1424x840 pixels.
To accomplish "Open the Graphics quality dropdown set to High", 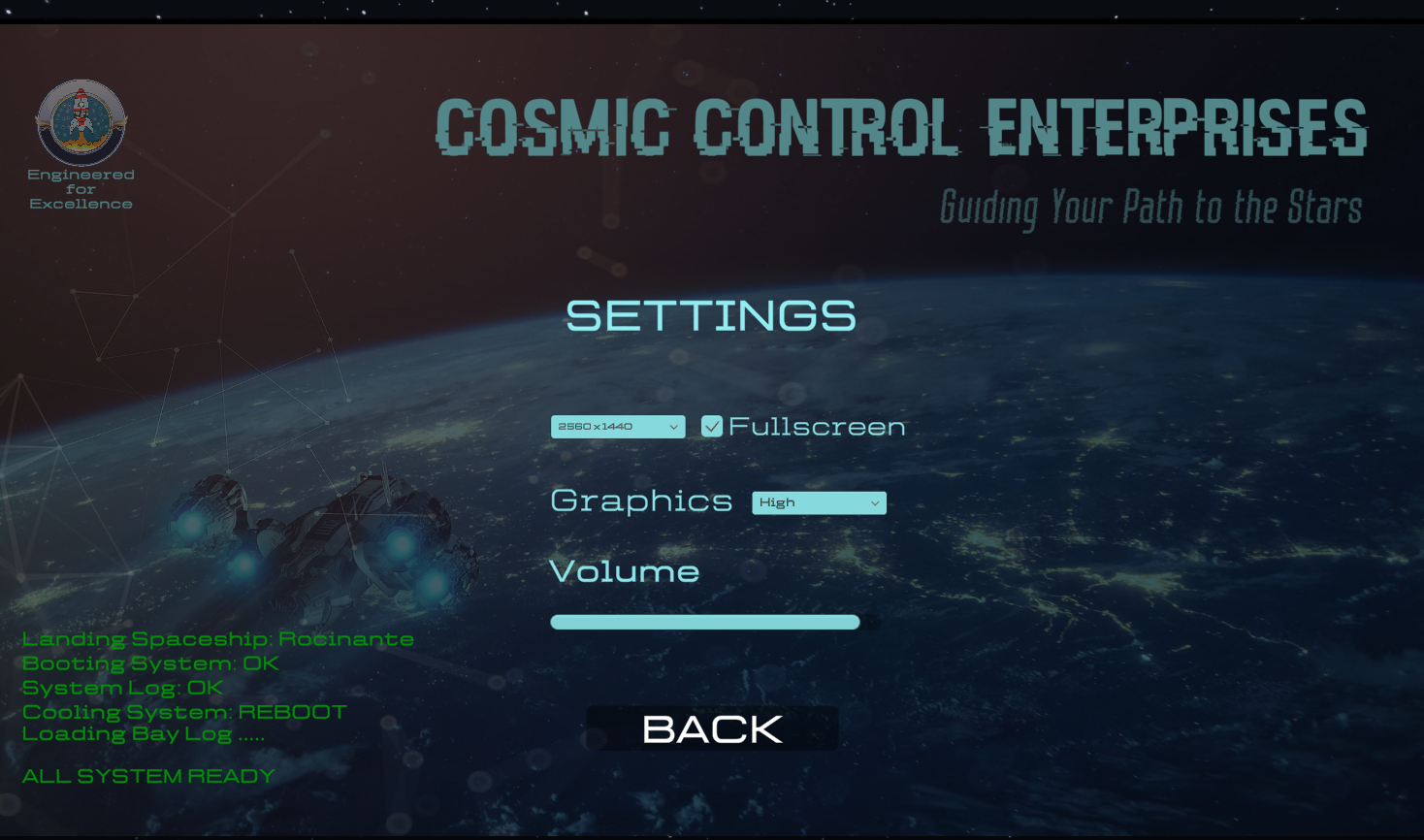I will pyautogui.click(x=819, y=502).
